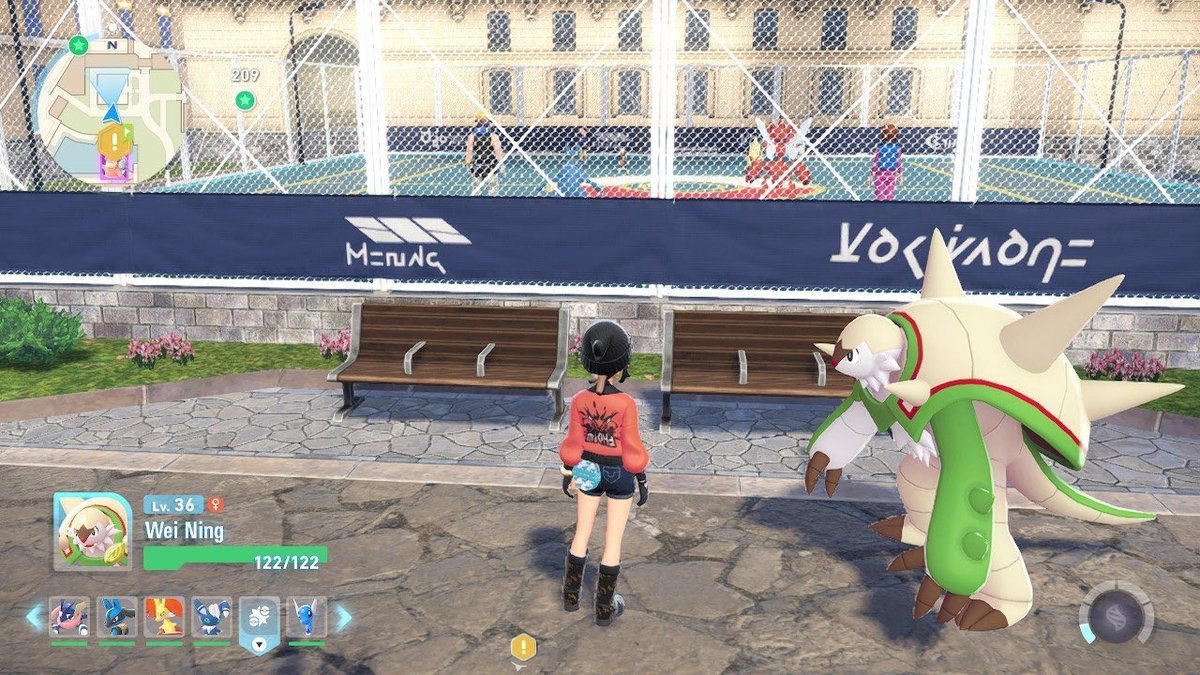Choose the blue Dewgong-like party member
Image resolution: width=1200 pixels, height=675 pixels.
click(306, 617)
